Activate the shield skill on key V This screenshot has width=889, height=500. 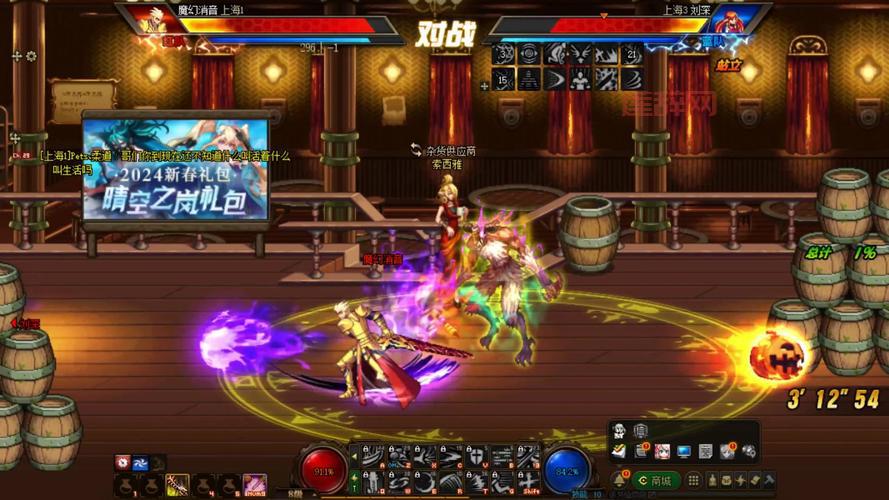(476, 457)
